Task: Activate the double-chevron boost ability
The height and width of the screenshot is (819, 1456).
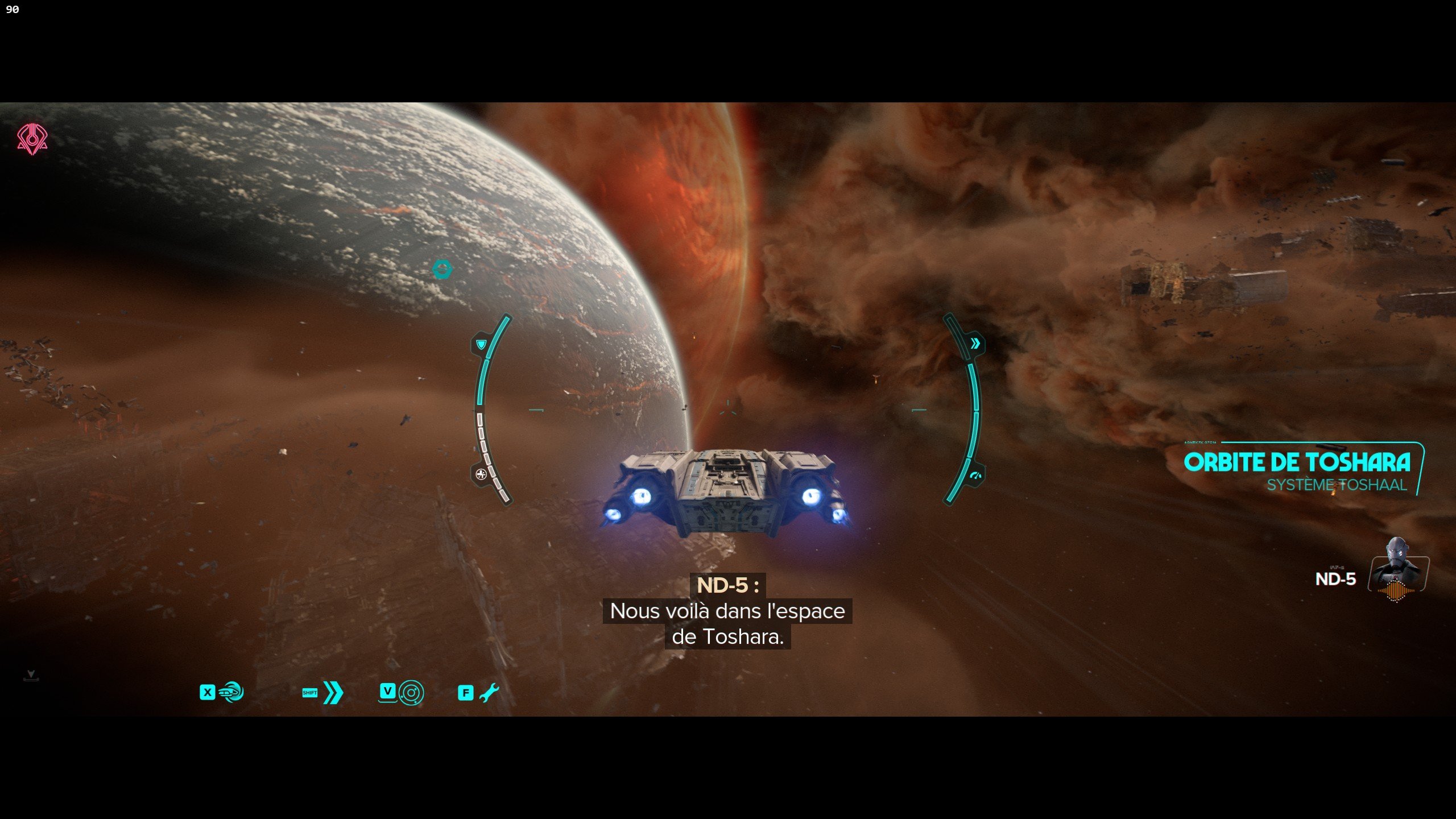Action: (333, 692)
